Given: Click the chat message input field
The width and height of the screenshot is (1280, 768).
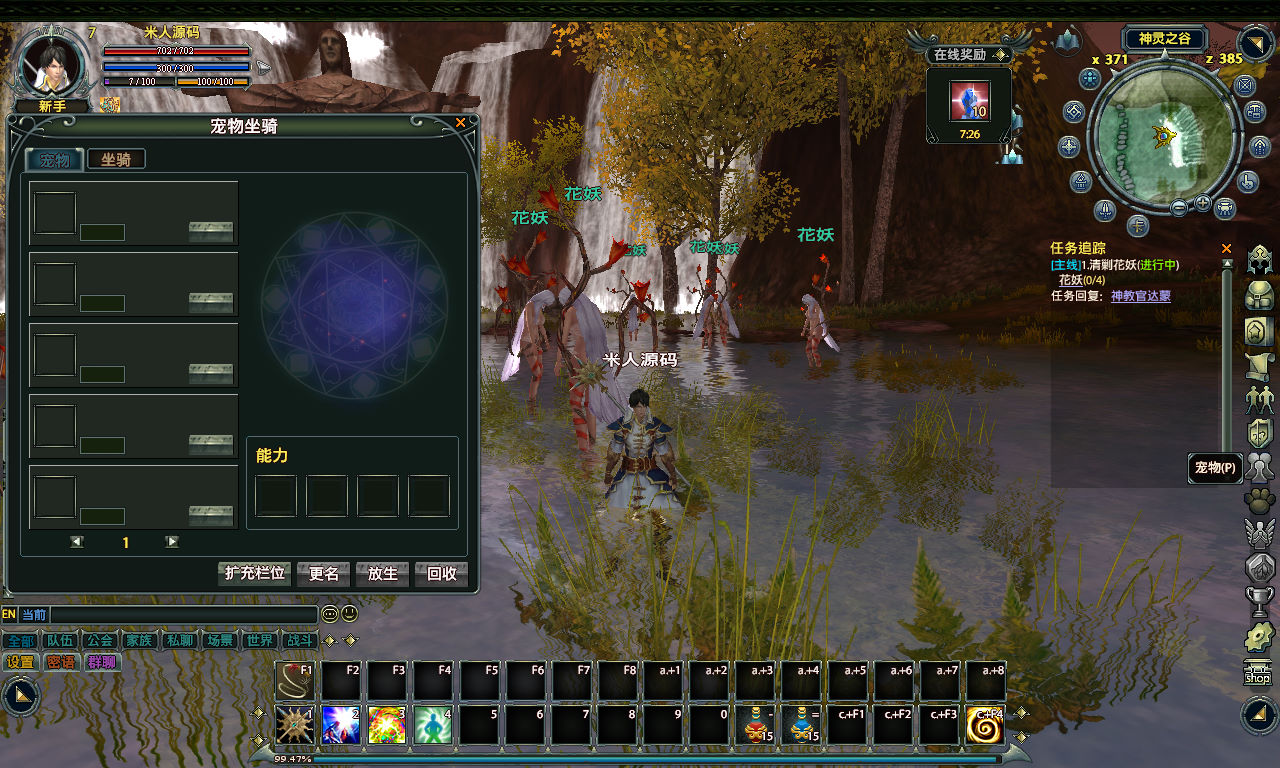Looking at the screenshot, I should pos(183,615).
